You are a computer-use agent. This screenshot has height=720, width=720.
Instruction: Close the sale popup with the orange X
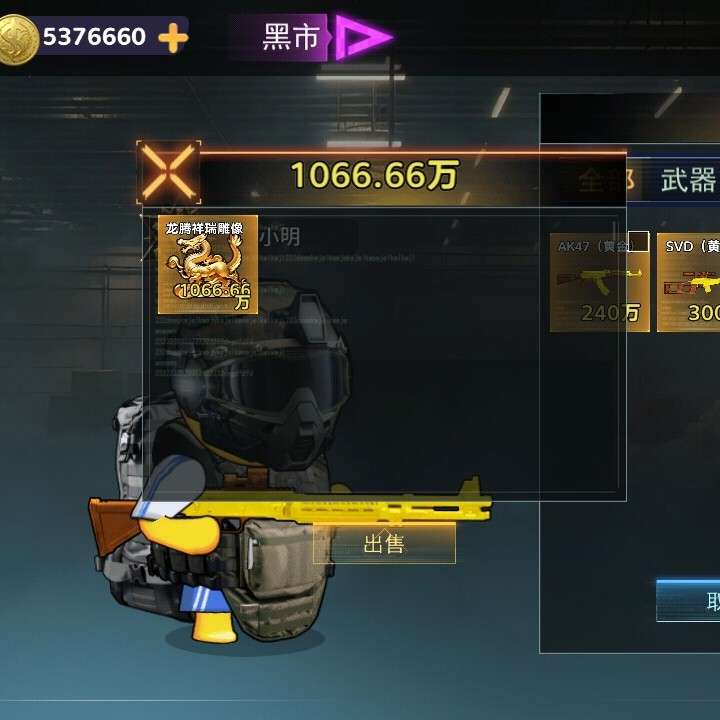168,171
